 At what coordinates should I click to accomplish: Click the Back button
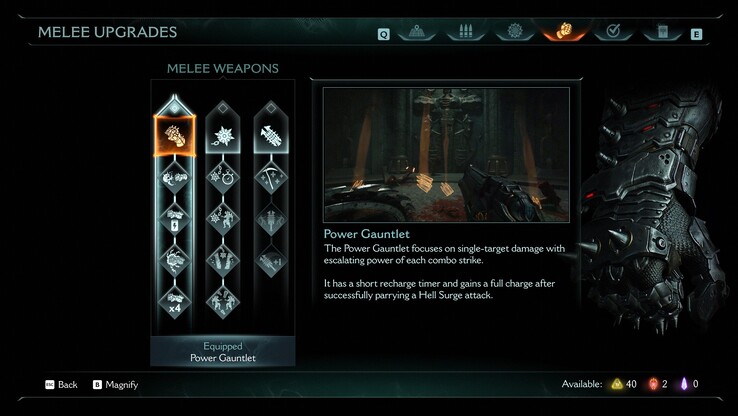(60, 384)
